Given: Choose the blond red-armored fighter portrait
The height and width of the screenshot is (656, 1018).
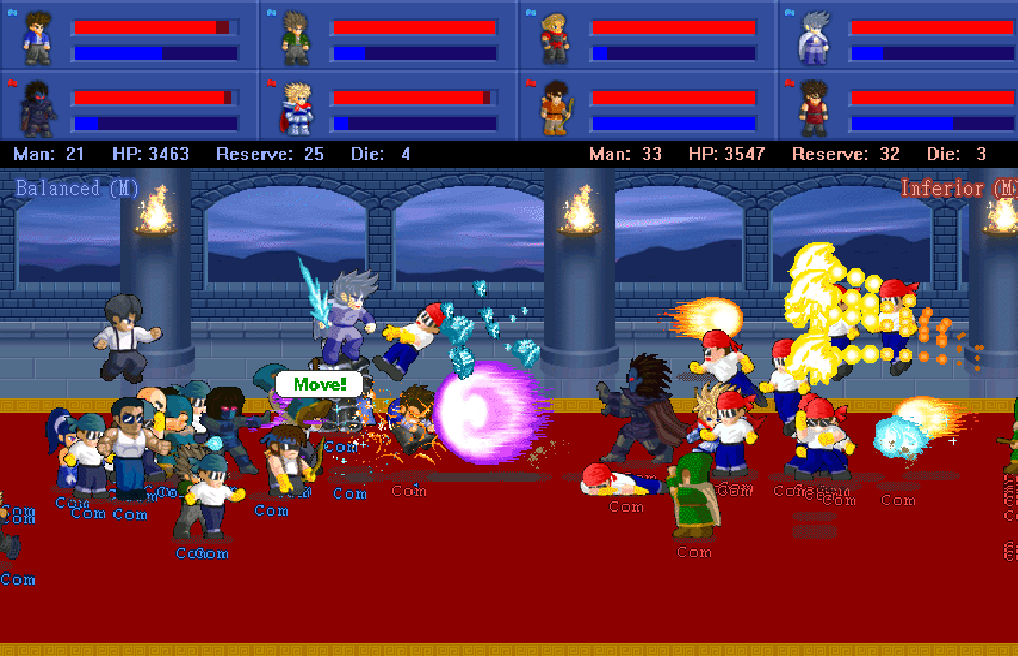Looking at the screenshot, I should [x=555, y=37].
